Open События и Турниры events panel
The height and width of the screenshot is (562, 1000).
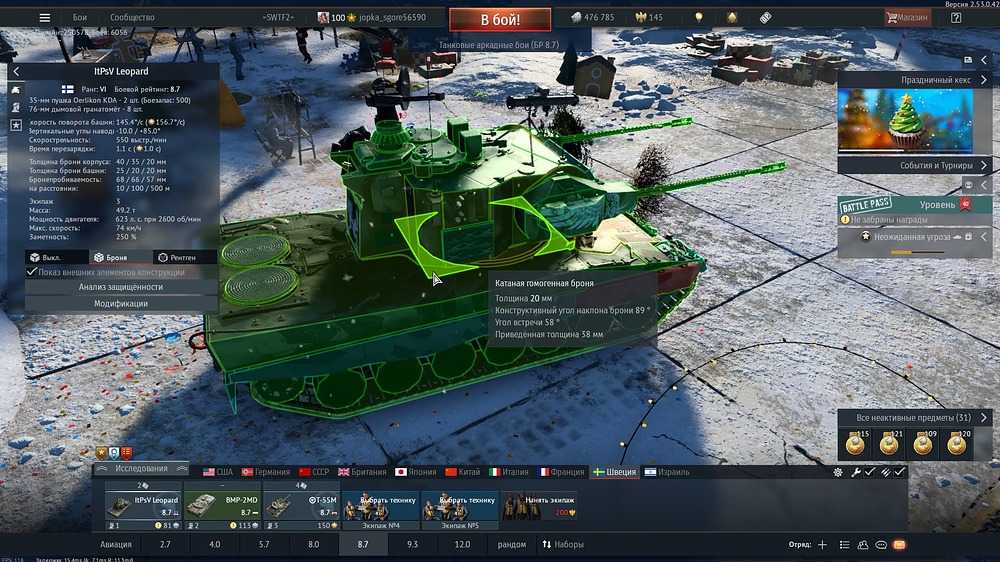915,165
